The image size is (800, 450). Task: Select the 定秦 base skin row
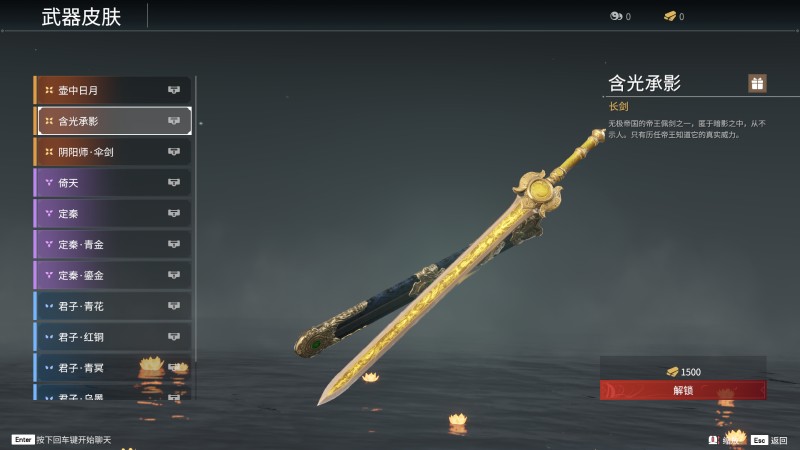pos(112,213)
